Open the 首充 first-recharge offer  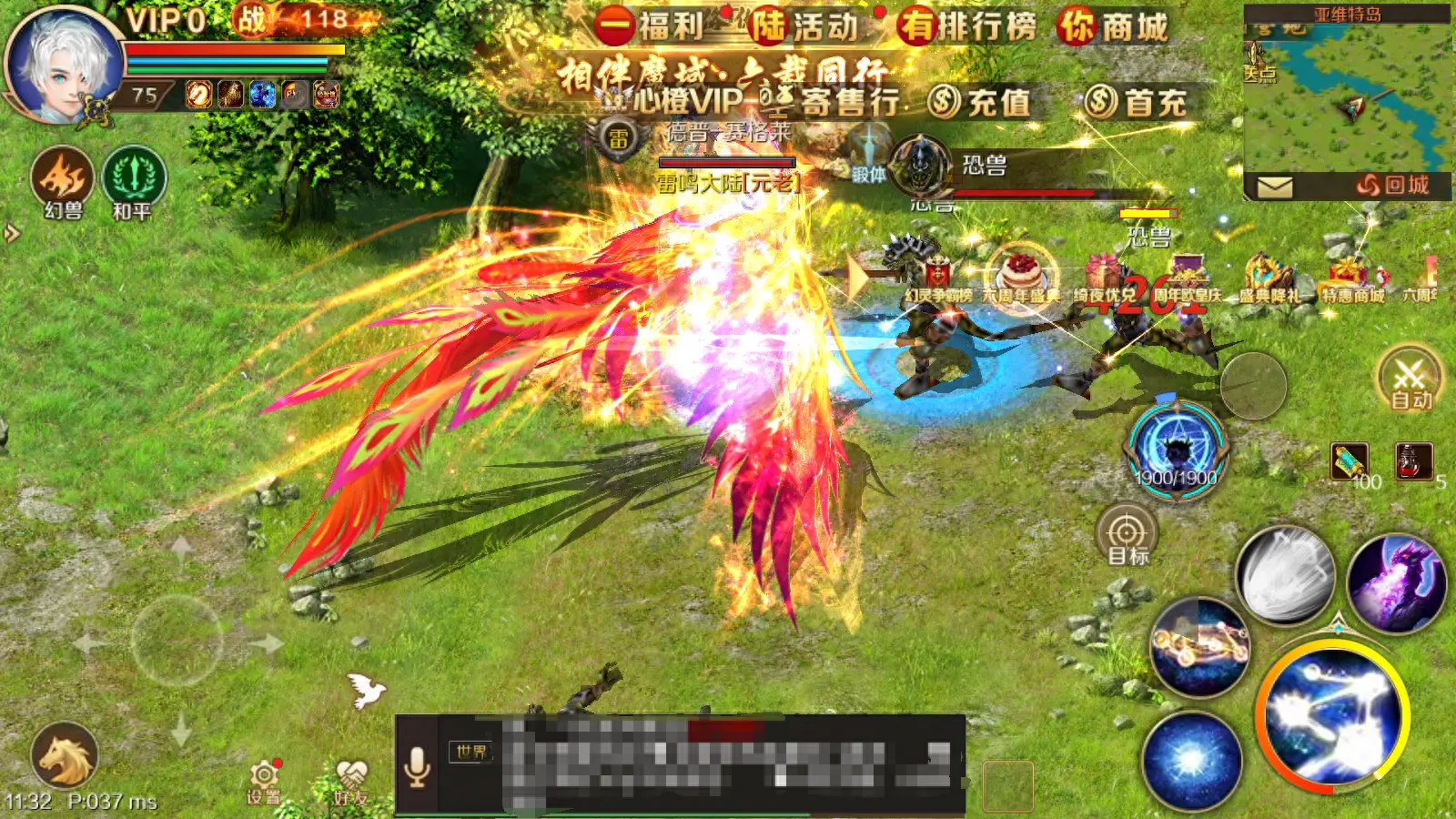point(1136,102)
